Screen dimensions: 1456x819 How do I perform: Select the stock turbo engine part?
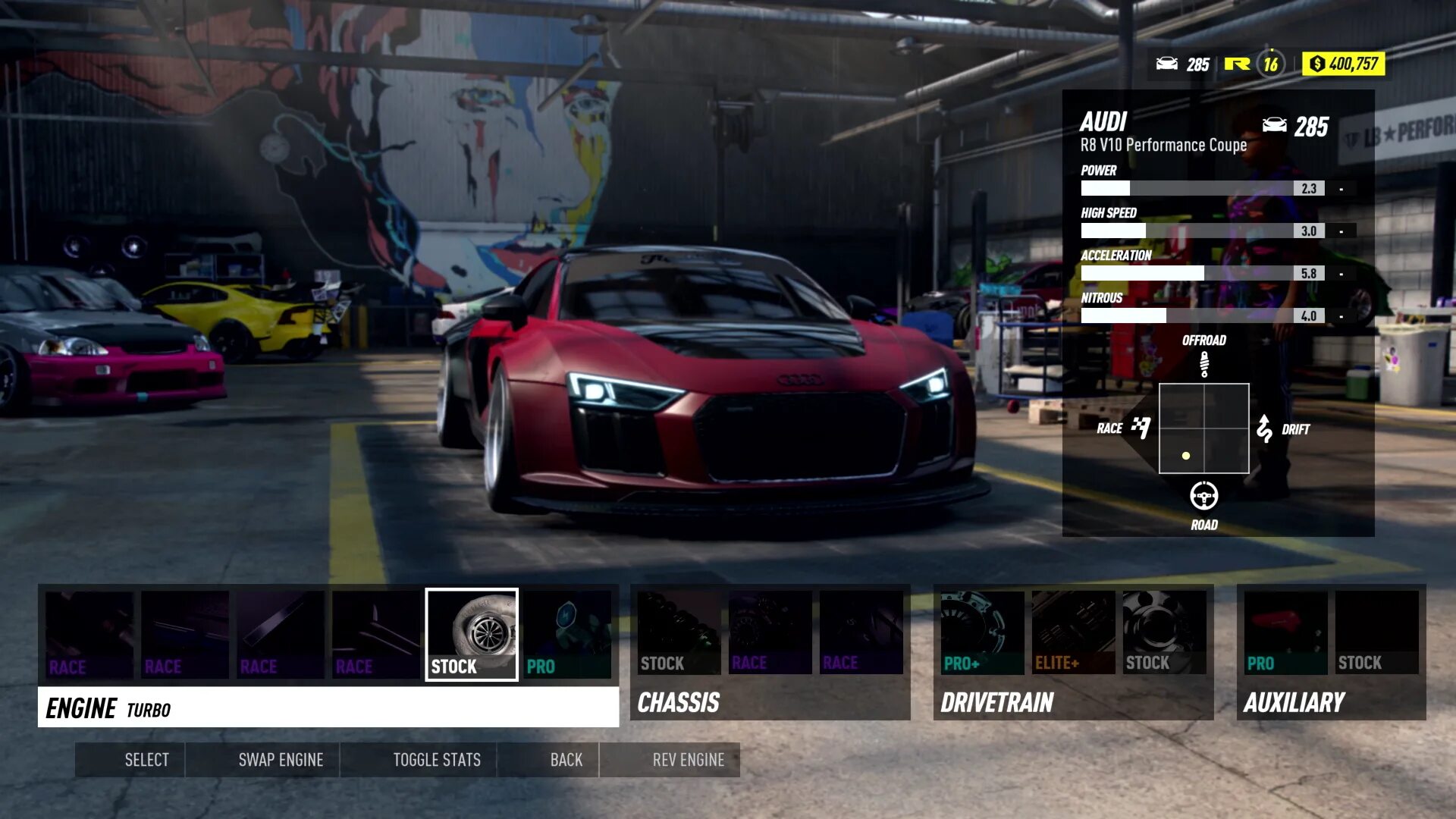(x=472, y=634)
